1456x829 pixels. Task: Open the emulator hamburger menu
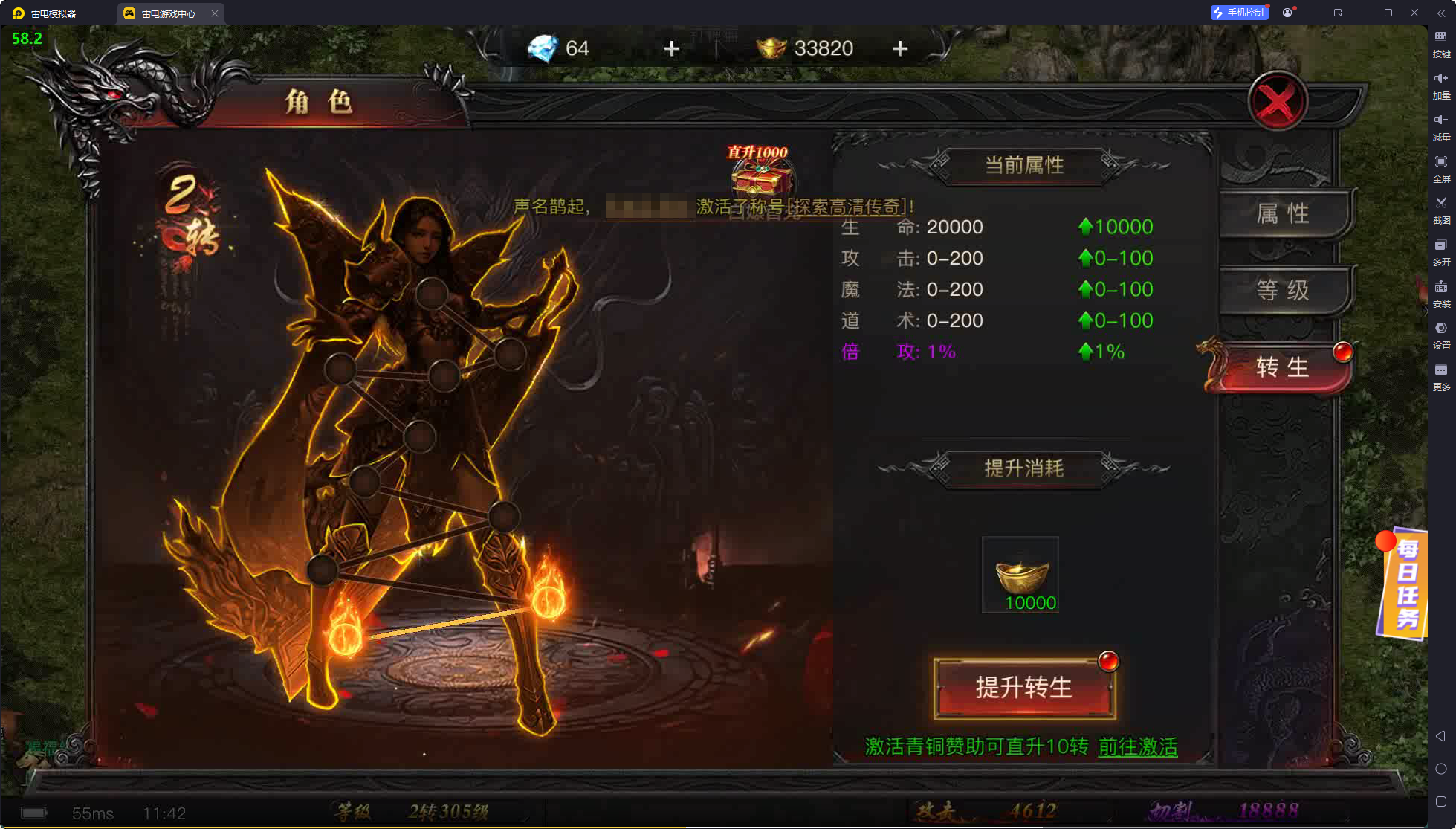click(1313, 13)
